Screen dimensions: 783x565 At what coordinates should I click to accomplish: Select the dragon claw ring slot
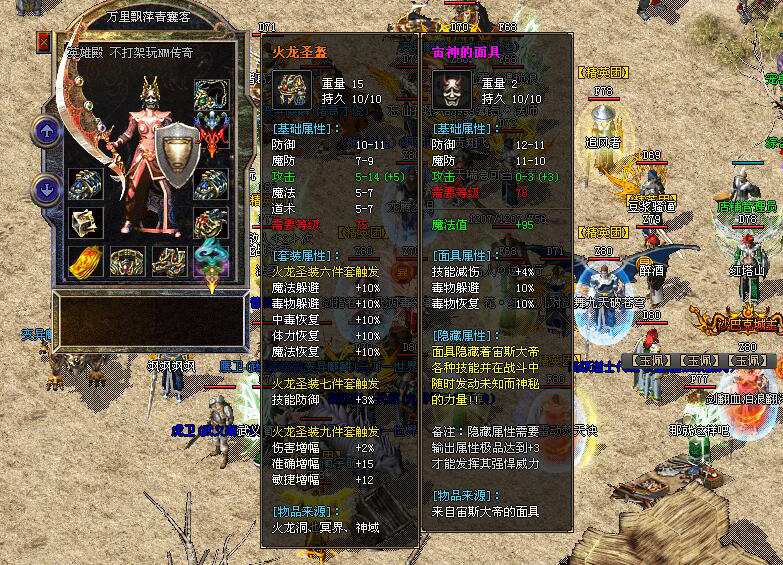210,222
